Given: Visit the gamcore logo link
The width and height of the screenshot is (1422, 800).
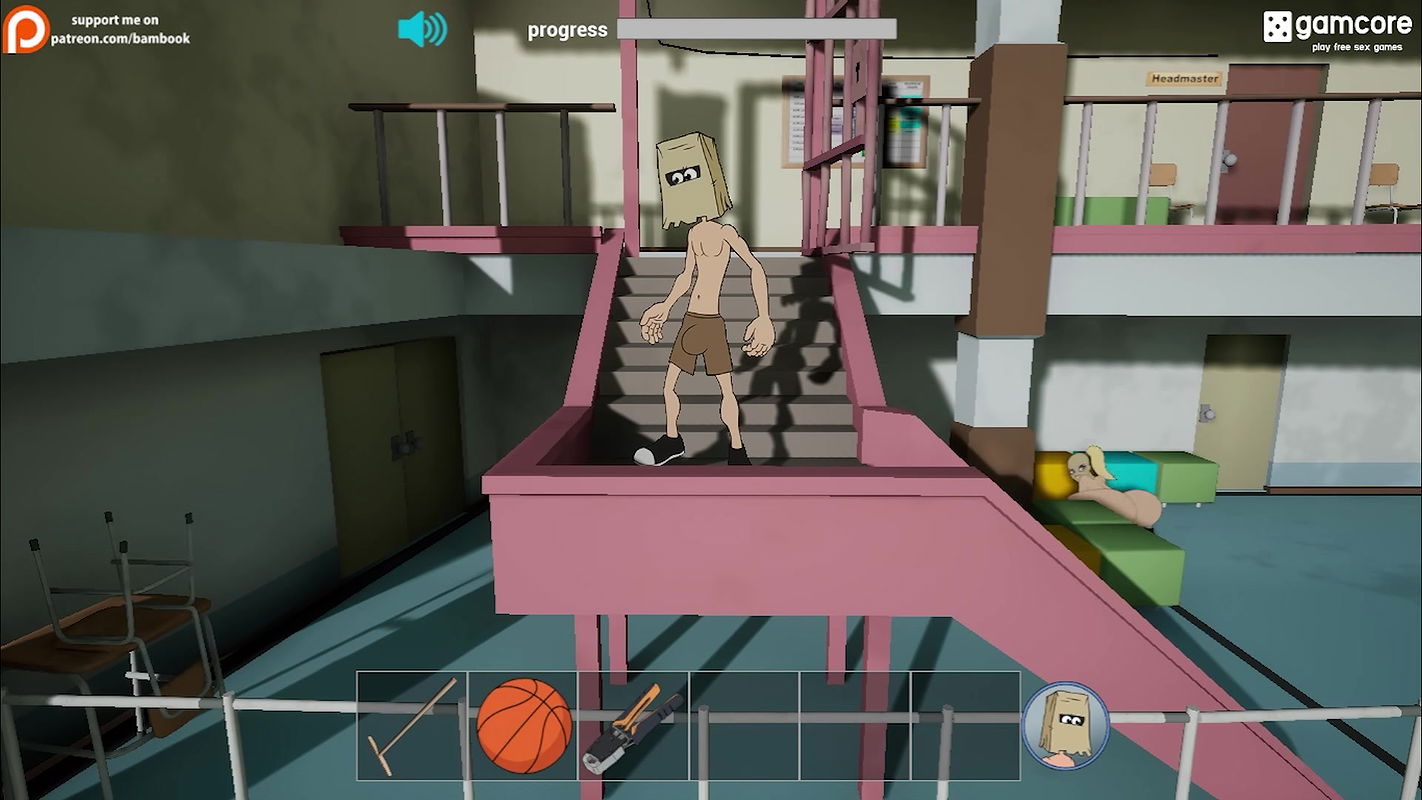Looking at the screenshot, I should click(x=1337, y=27).
